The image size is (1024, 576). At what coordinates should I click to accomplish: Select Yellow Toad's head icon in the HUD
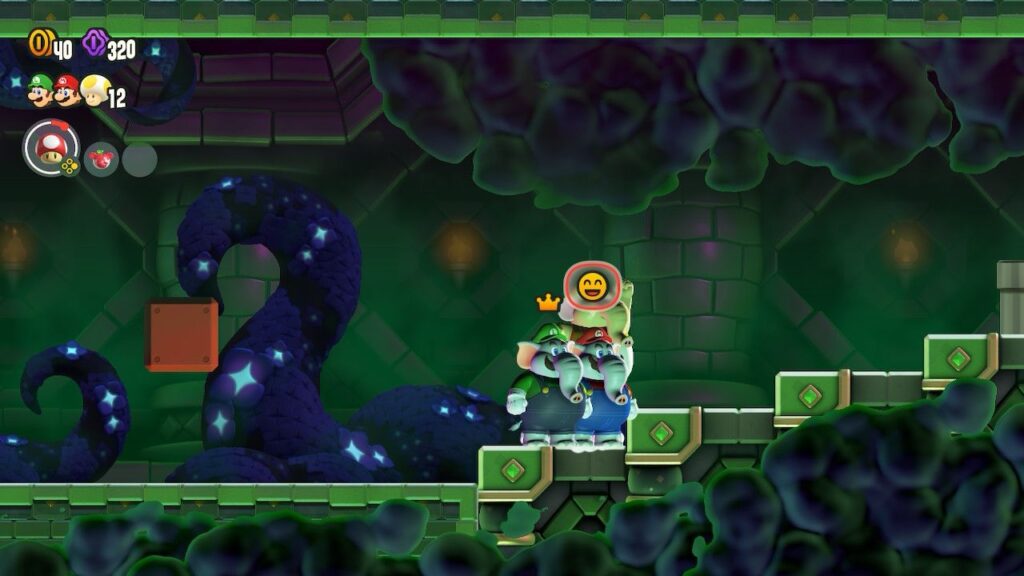tap(94, 91)
